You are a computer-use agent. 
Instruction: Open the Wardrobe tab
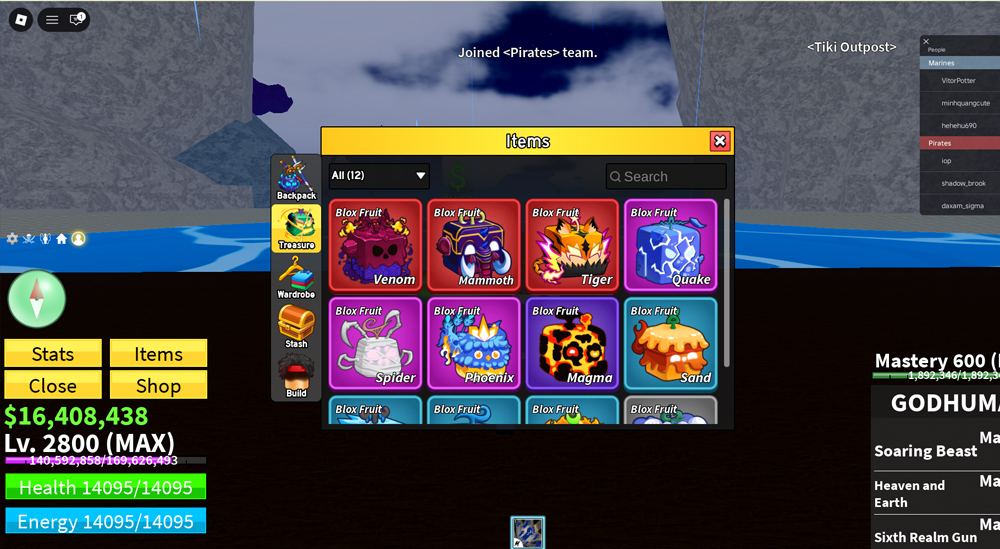(x=296, y=277)
